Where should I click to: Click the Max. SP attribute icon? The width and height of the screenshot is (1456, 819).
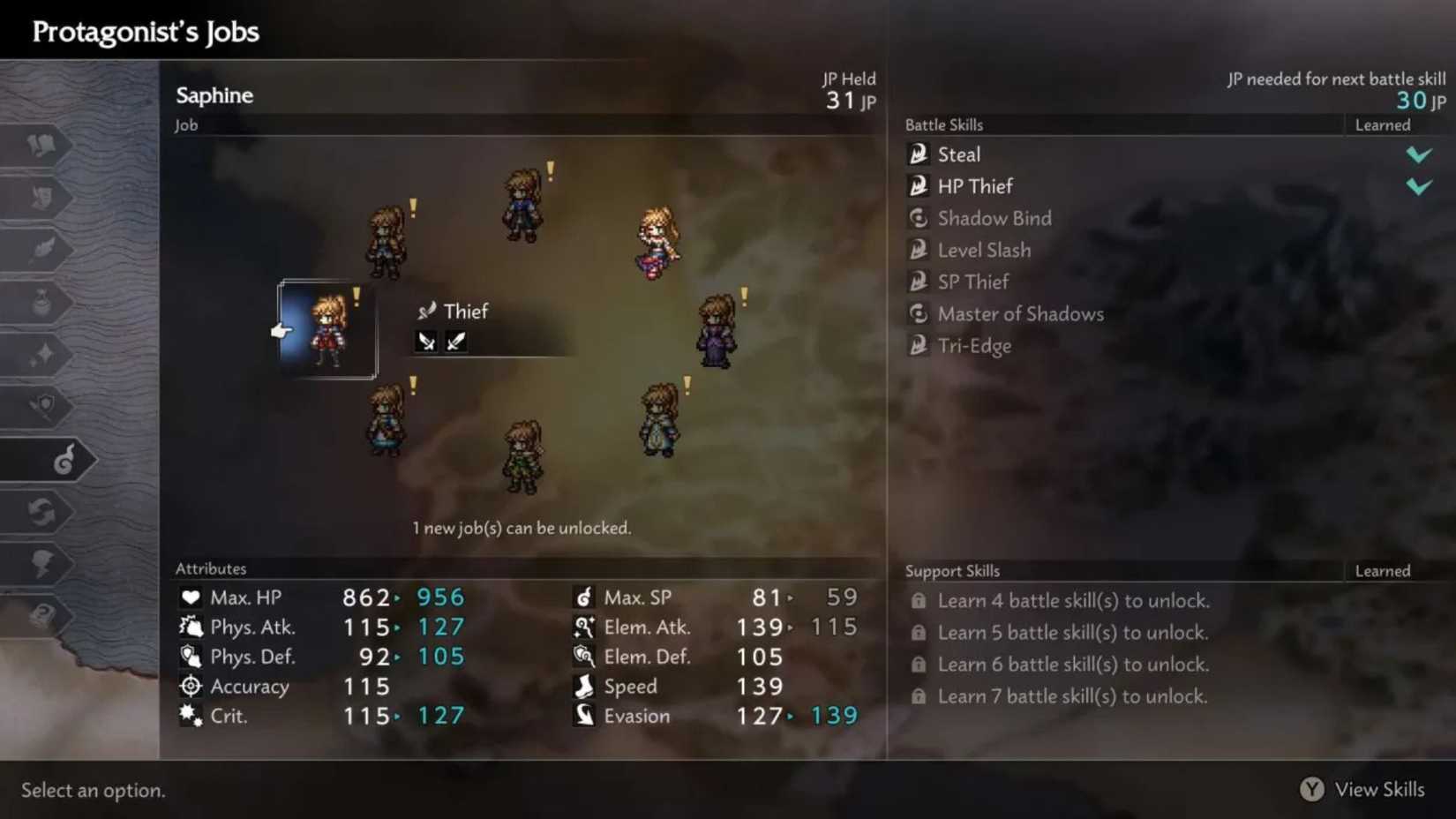click(583, 597)
